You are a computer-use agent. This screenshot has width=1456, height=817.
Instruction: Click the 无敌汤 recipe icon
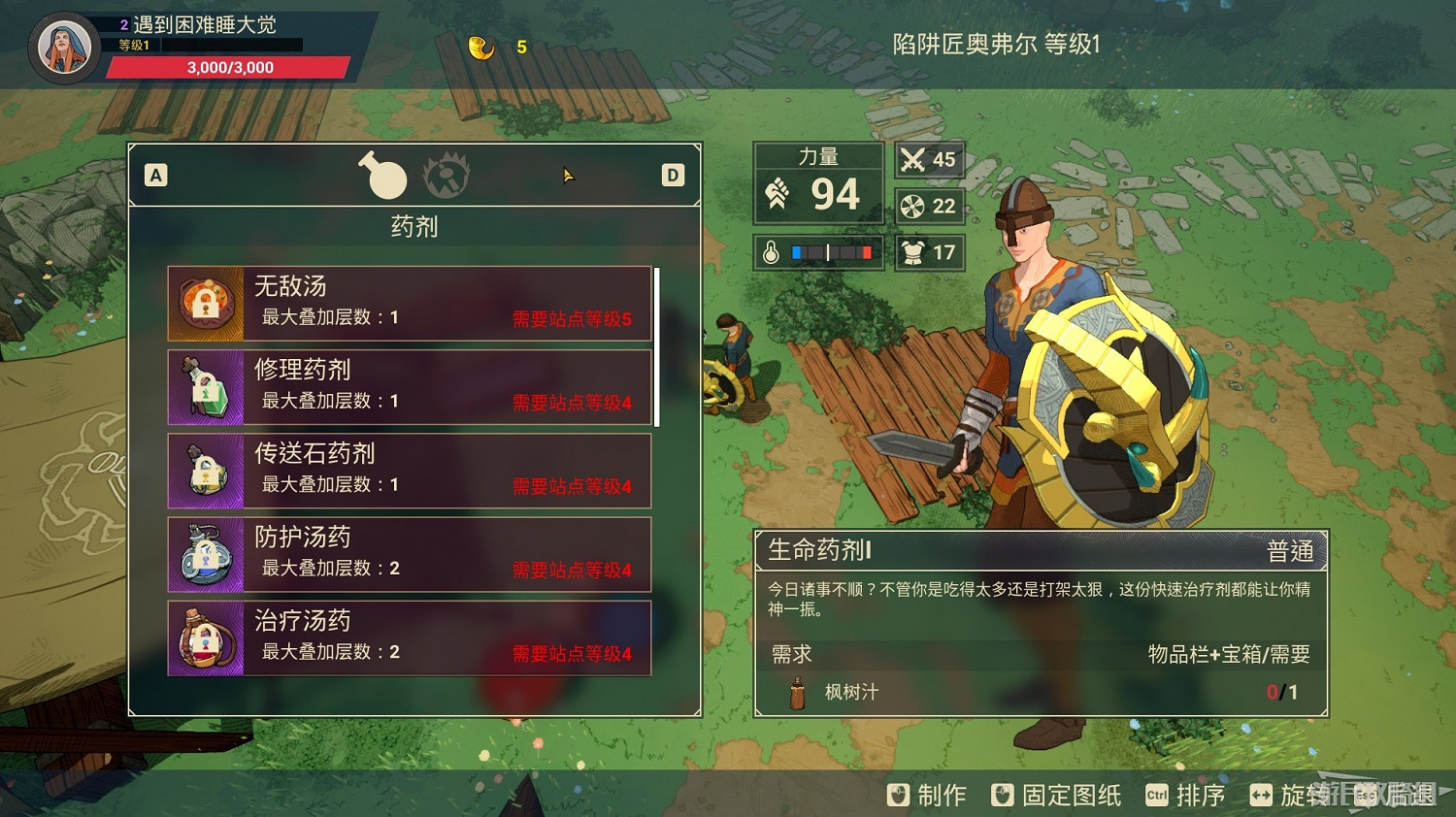tap(207, 303)
